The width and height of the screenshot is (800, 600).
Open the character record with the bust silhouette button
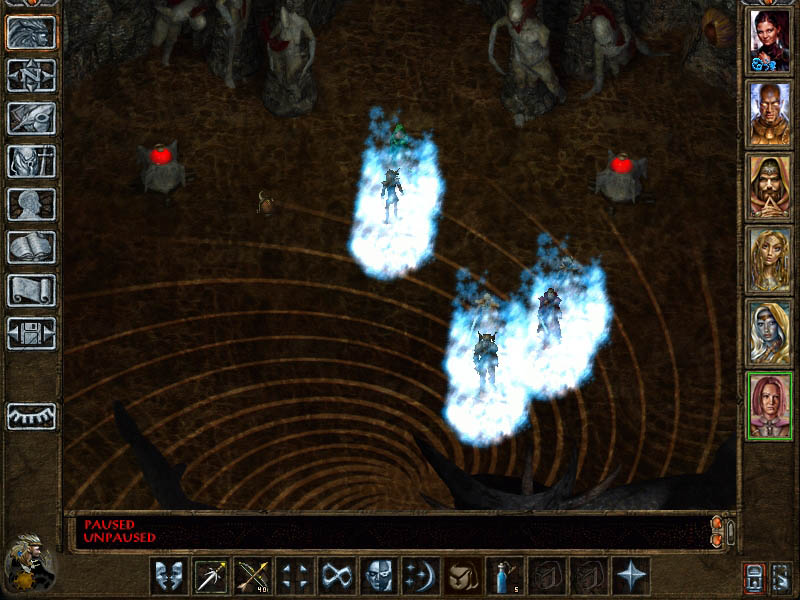[31, 204]
